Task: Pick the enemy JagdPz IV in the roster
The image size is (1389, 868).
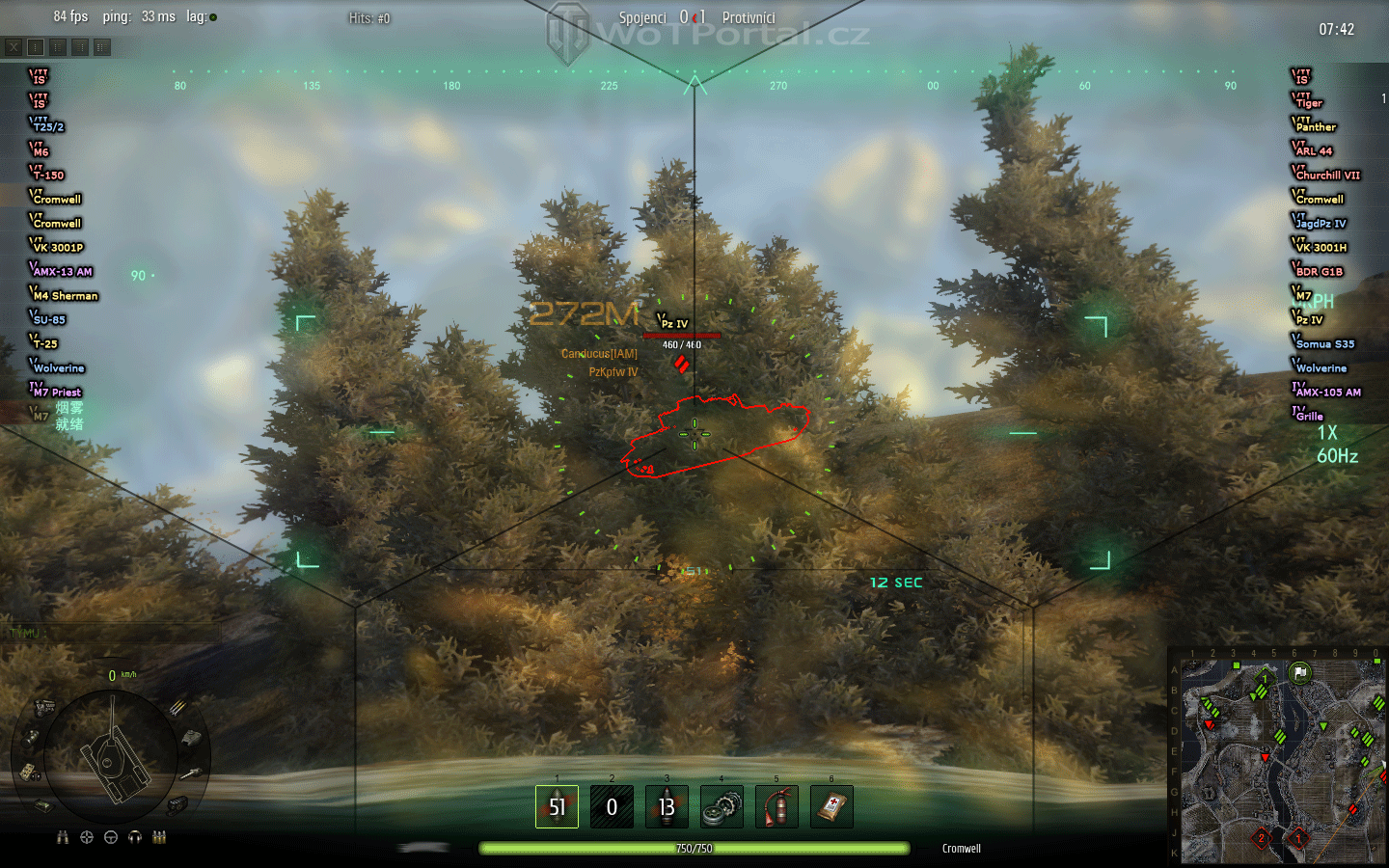Action: (x=1321, y=223)
